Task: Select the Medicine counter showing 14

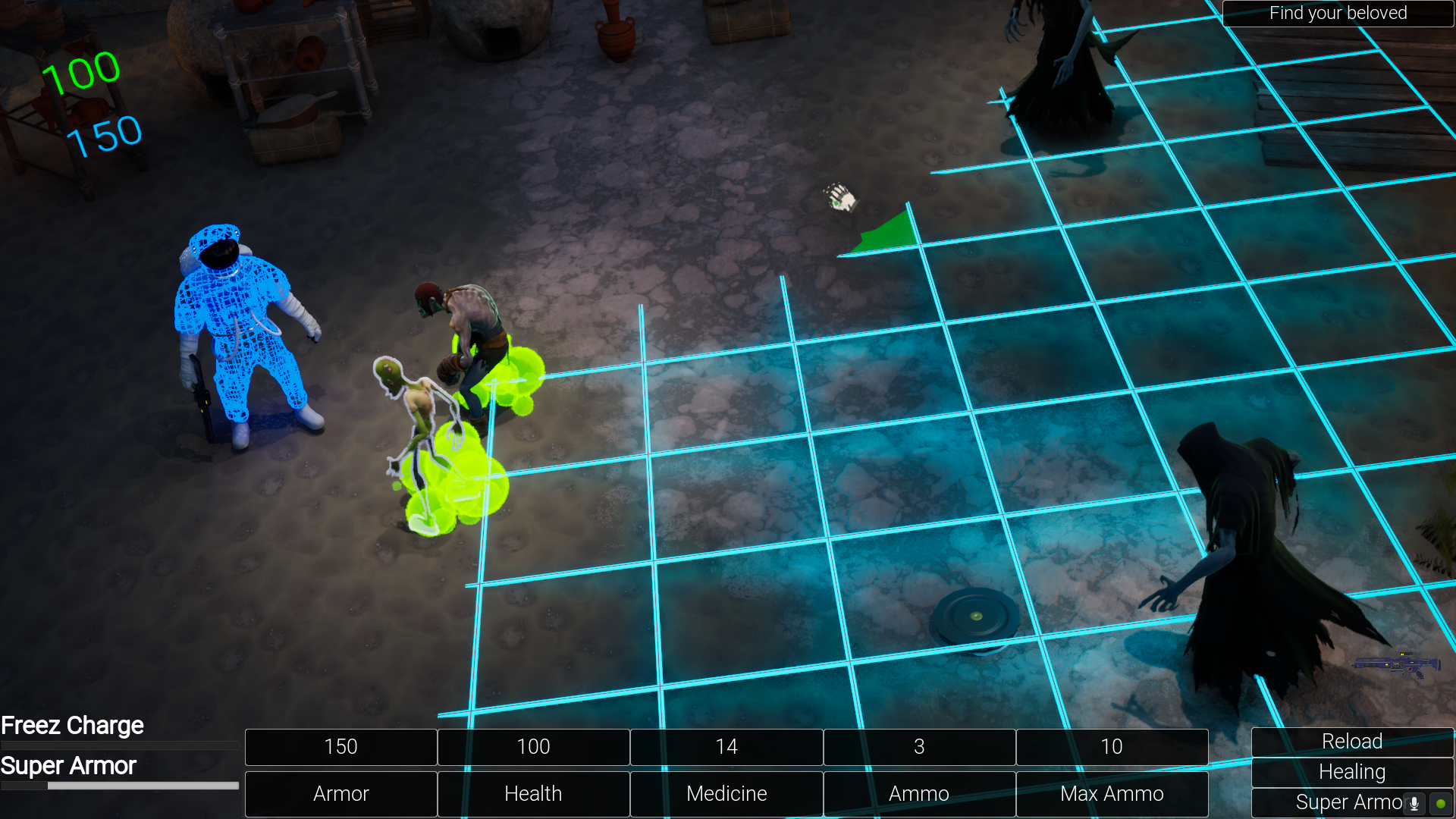Action: point(726,747)
